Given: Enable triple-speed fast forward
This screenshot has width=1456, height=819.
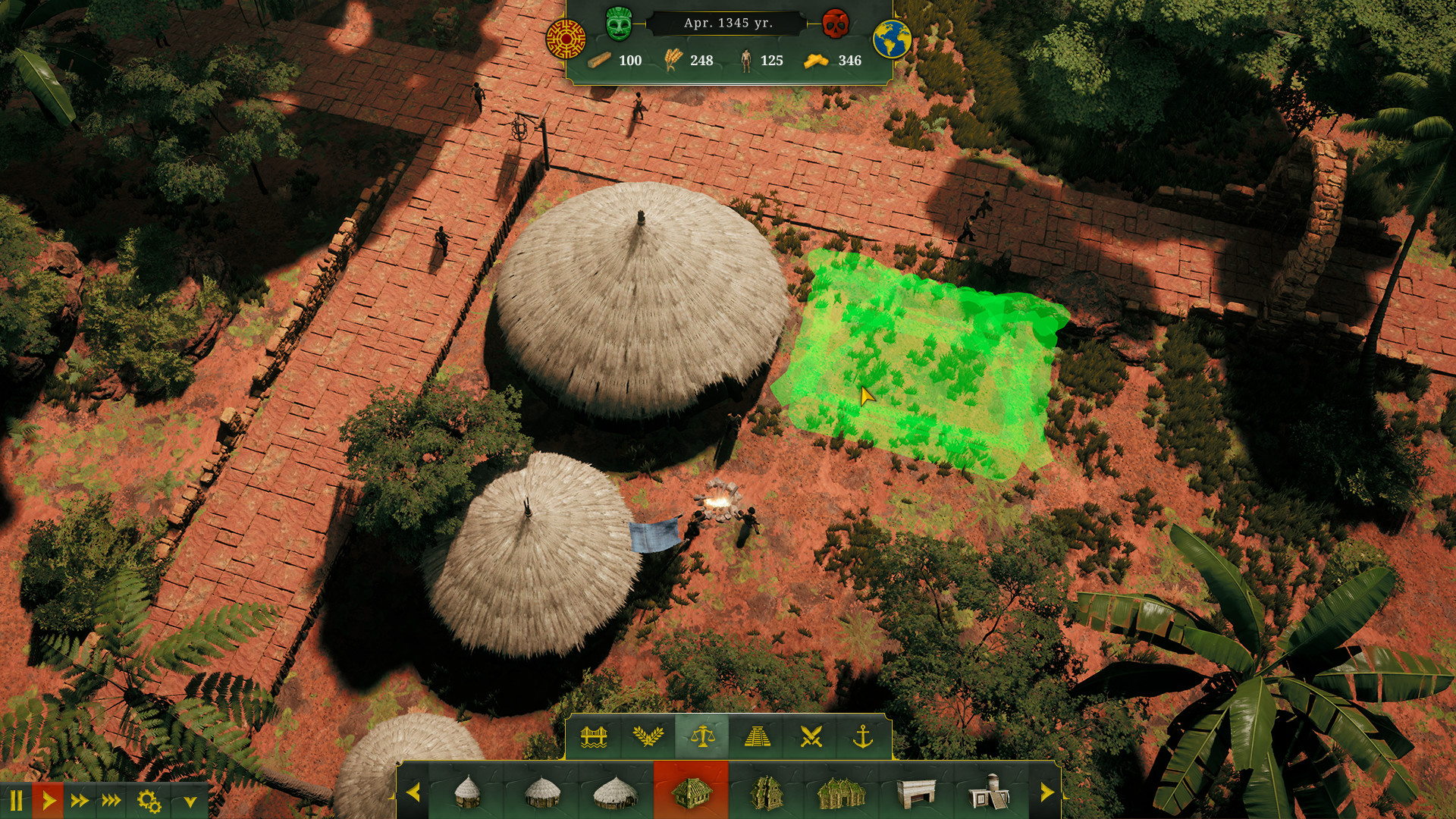Looking at the screenshot, I should 111,798.
